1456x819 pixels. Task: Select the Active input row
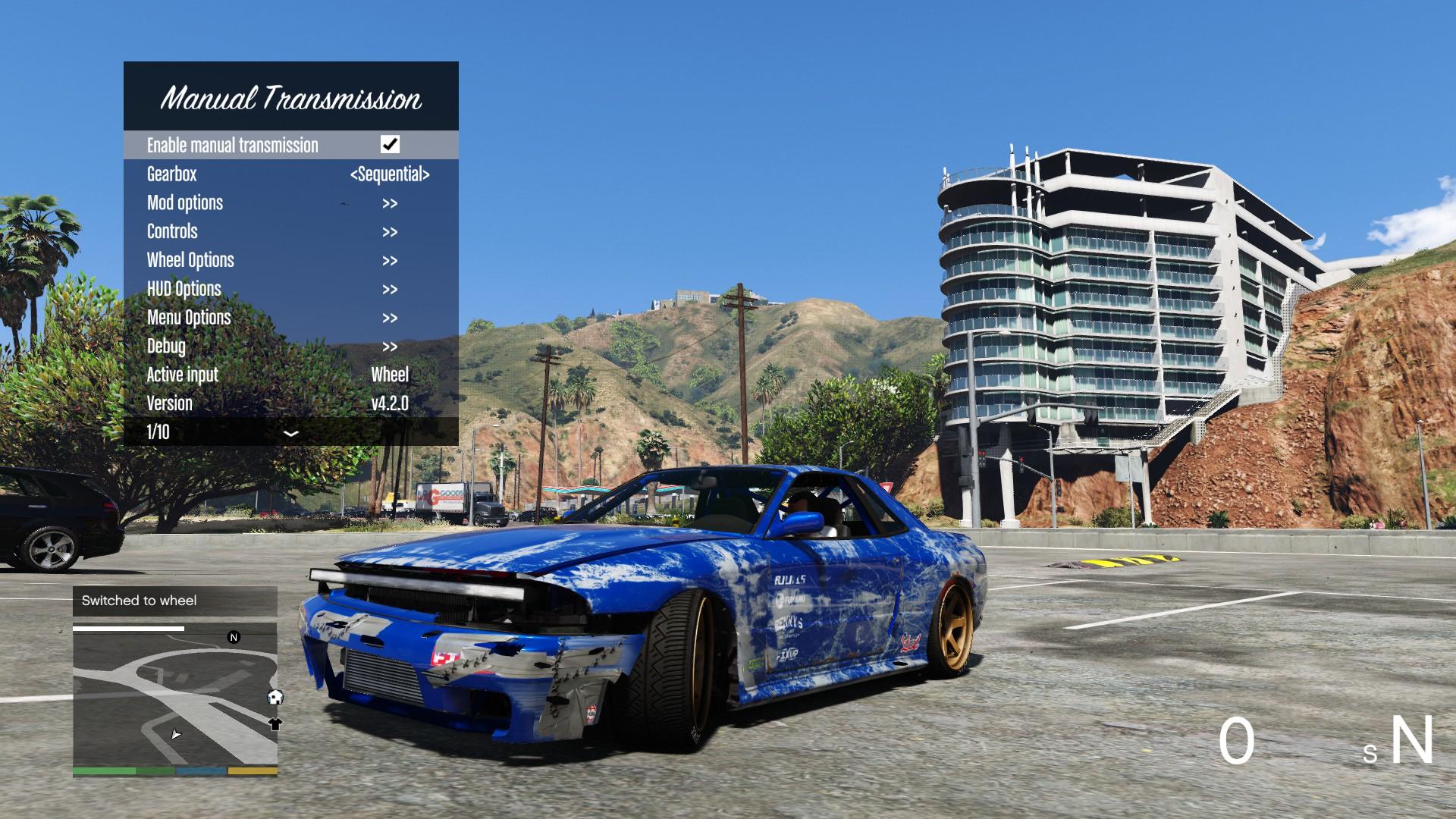pyautogui.click(x=290, y=375)
